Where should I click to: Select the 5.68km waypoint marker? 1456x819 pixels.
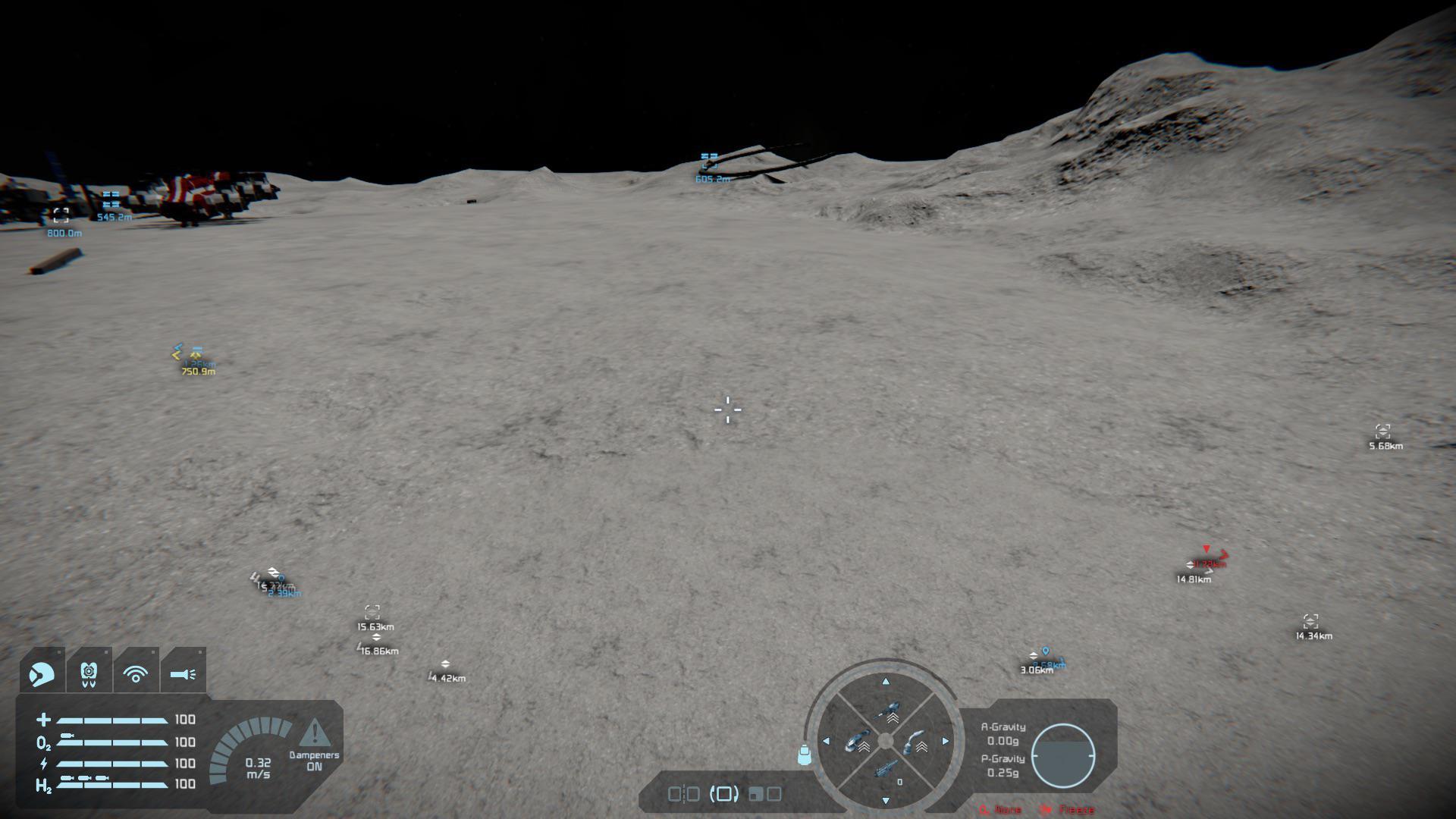pyautogui.click(x=1382, y=432)
